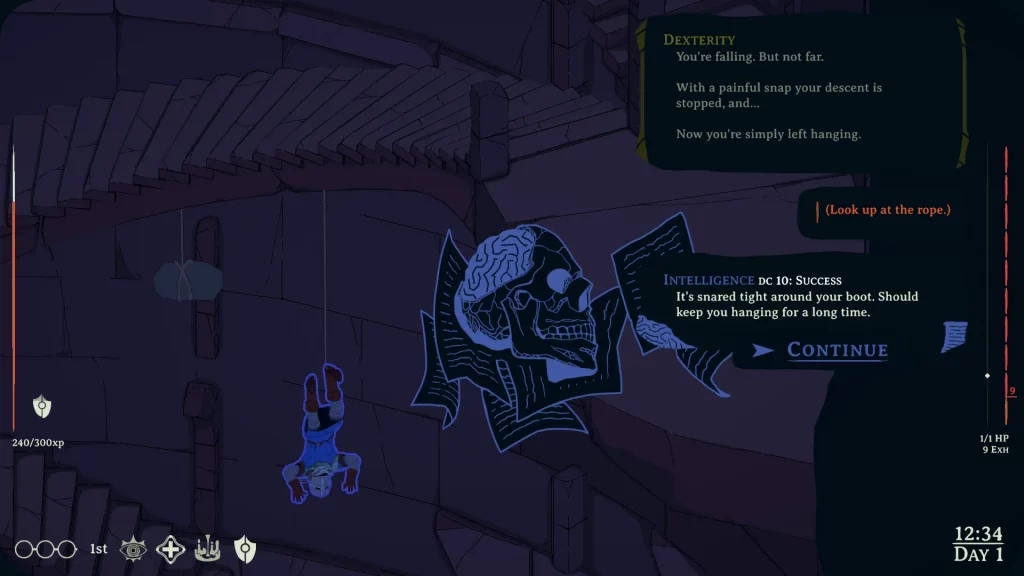Continue the dialogue
This screenshot has width=1024, height=576.
(x=836, y=350)
